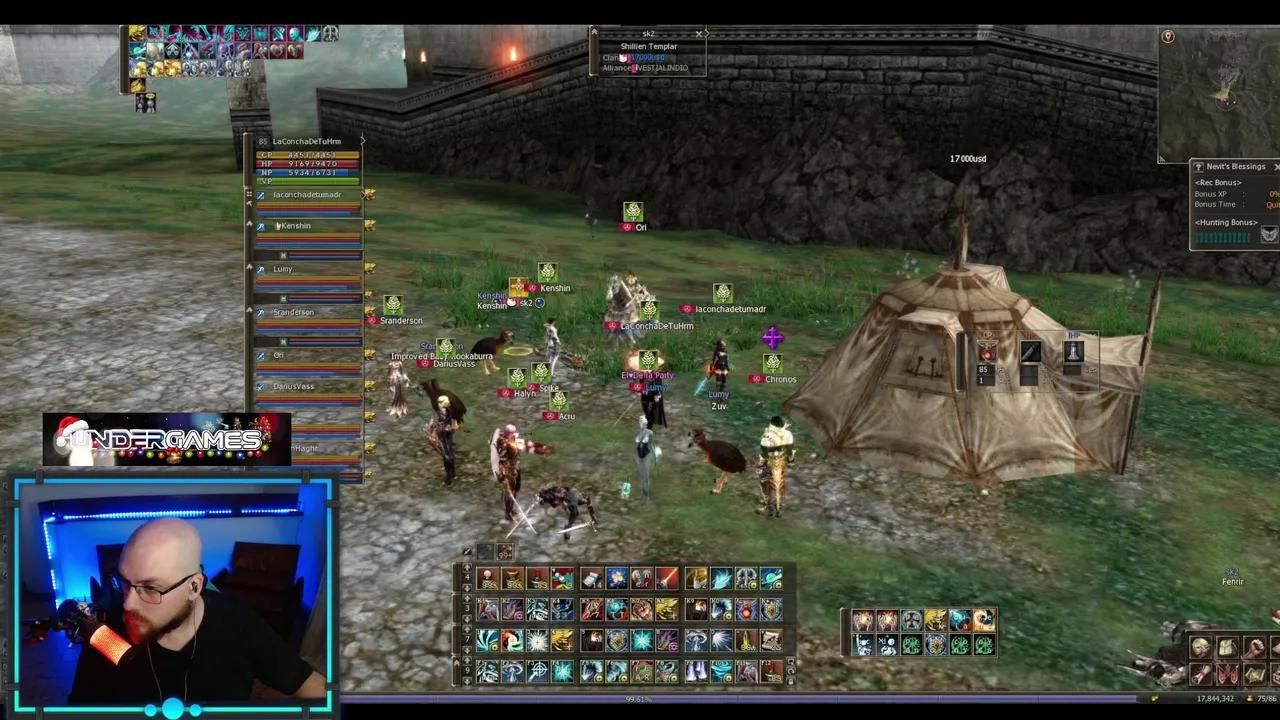Click the hunting bonus wings icon
The height and width of the screenshot is (720, 1280).
coord(1267,234)
